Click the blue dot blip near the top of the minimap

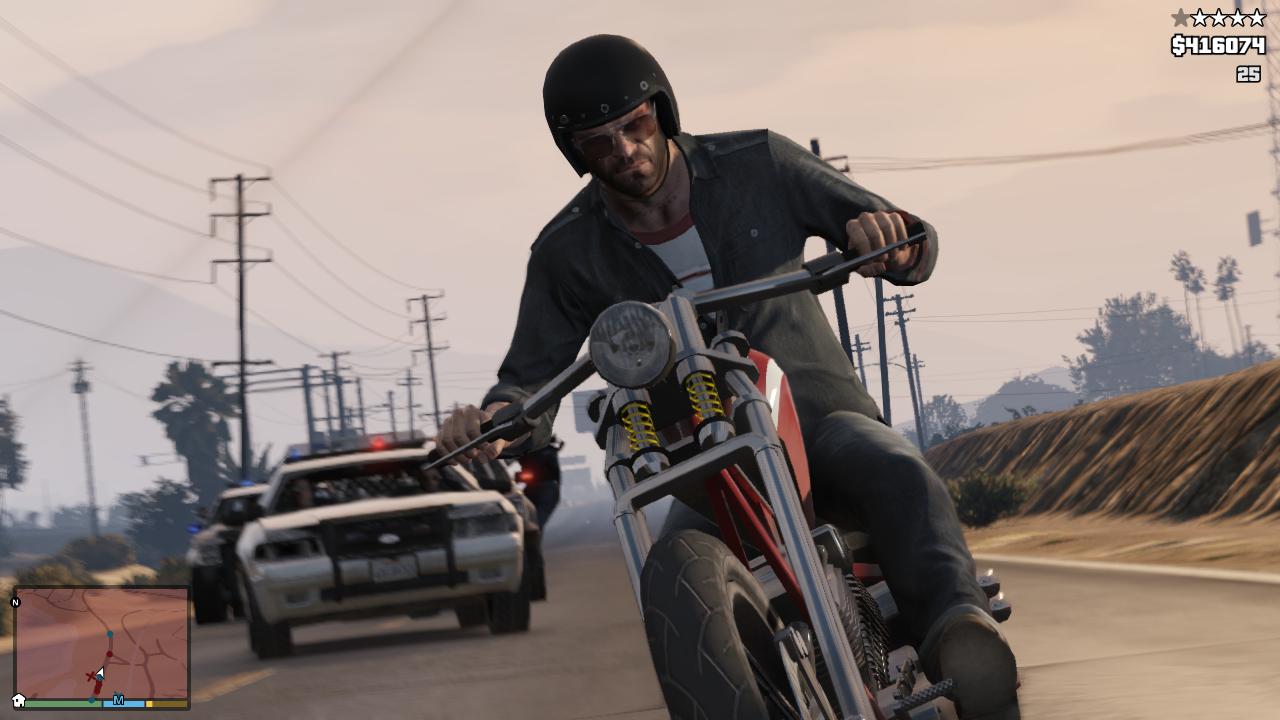click(110, 634)
